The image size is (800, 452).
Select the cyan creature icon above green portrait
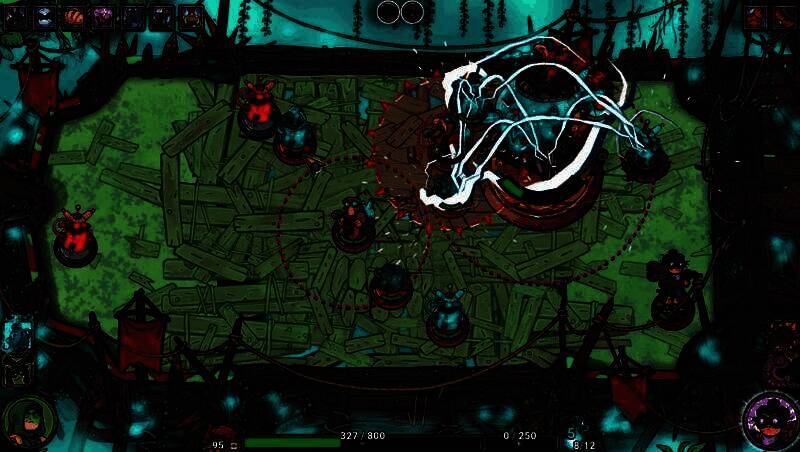pyautogui.click(x=19, y=335)
